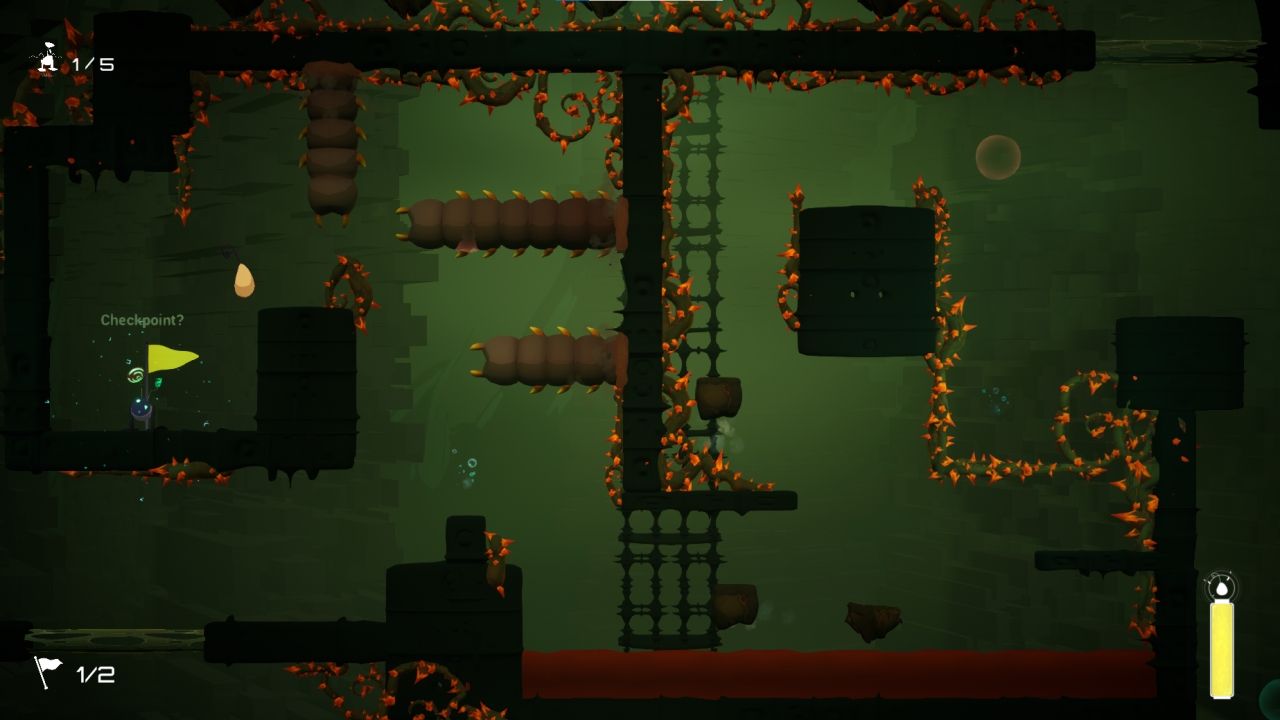Select the flag counter icon bottom left
Image resolution: width=1280 pixels, height=720 pixels.
46,674
